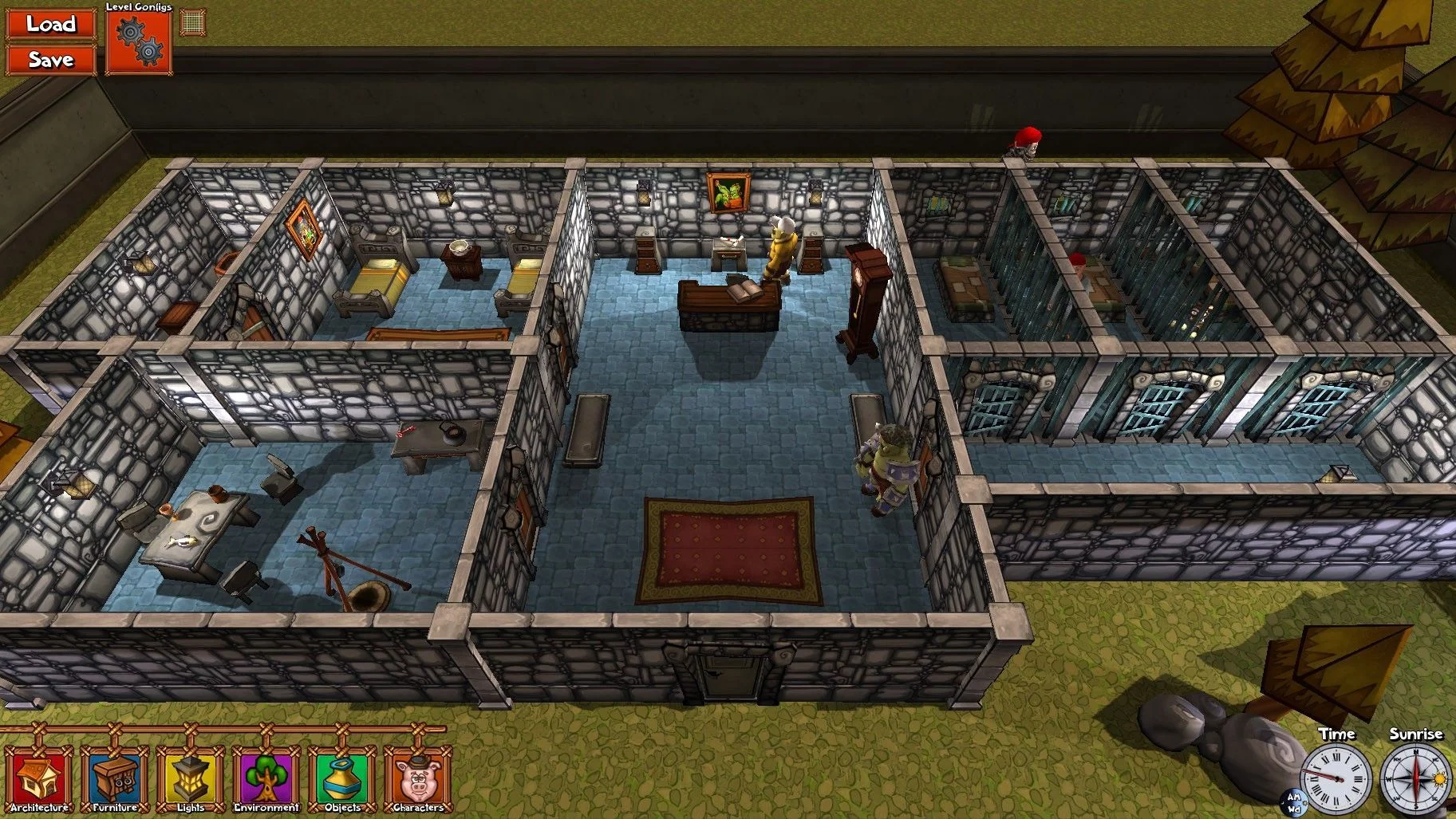The width and height of the screenshot is (1456, 819).
Task: Toggle the AM/PM time switch
Action: 1293,803
